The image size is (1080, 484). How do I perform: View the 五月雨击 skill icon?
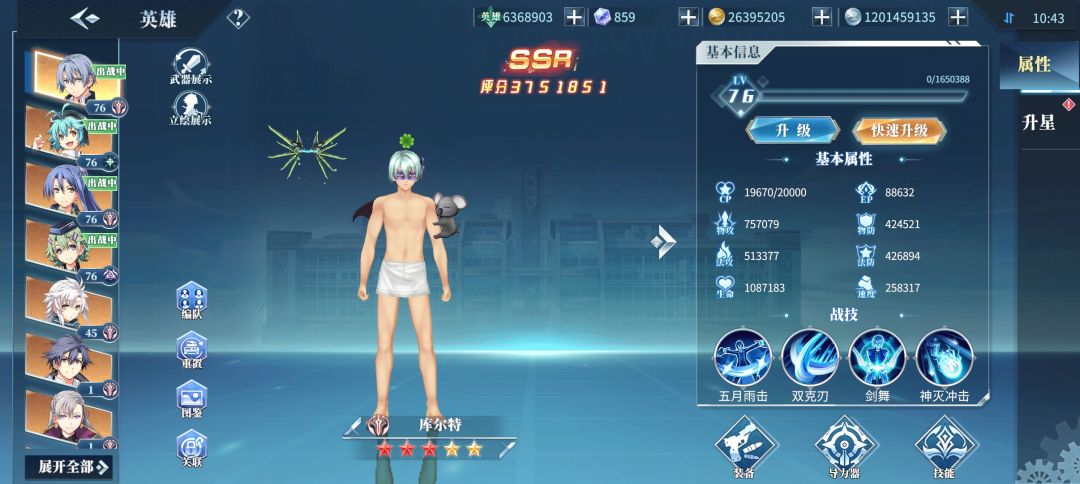coord(743,357)
